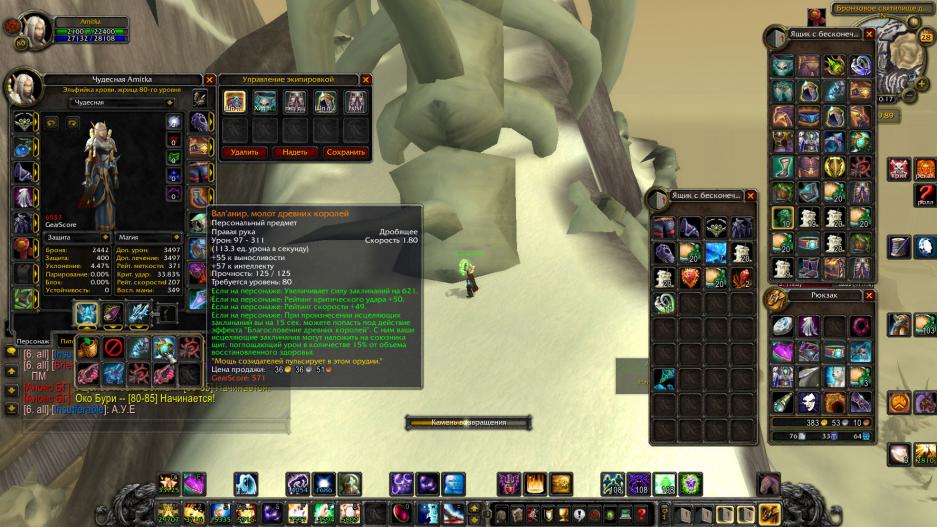
Task: Close the equipment manager panel
Action: (x=366, y=79)
